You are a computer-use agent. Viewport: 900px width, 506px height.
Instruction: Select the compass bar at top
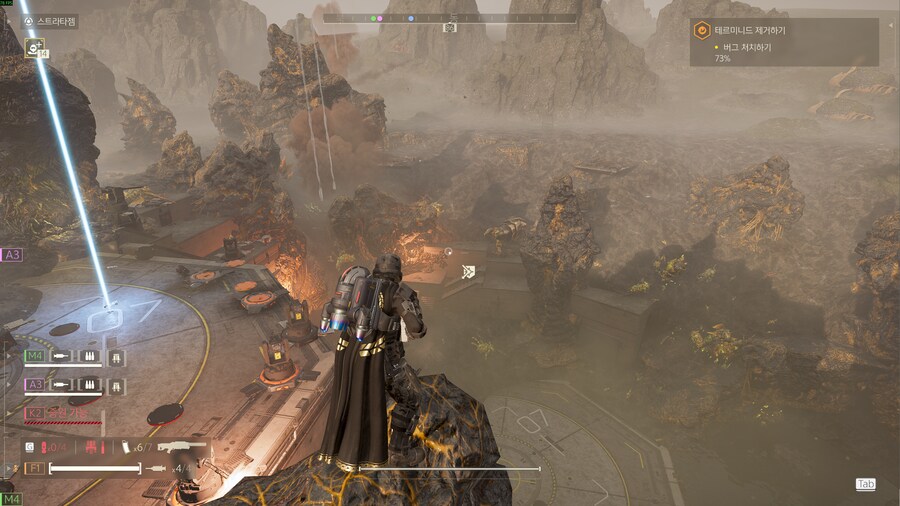[x=450, y=18]
